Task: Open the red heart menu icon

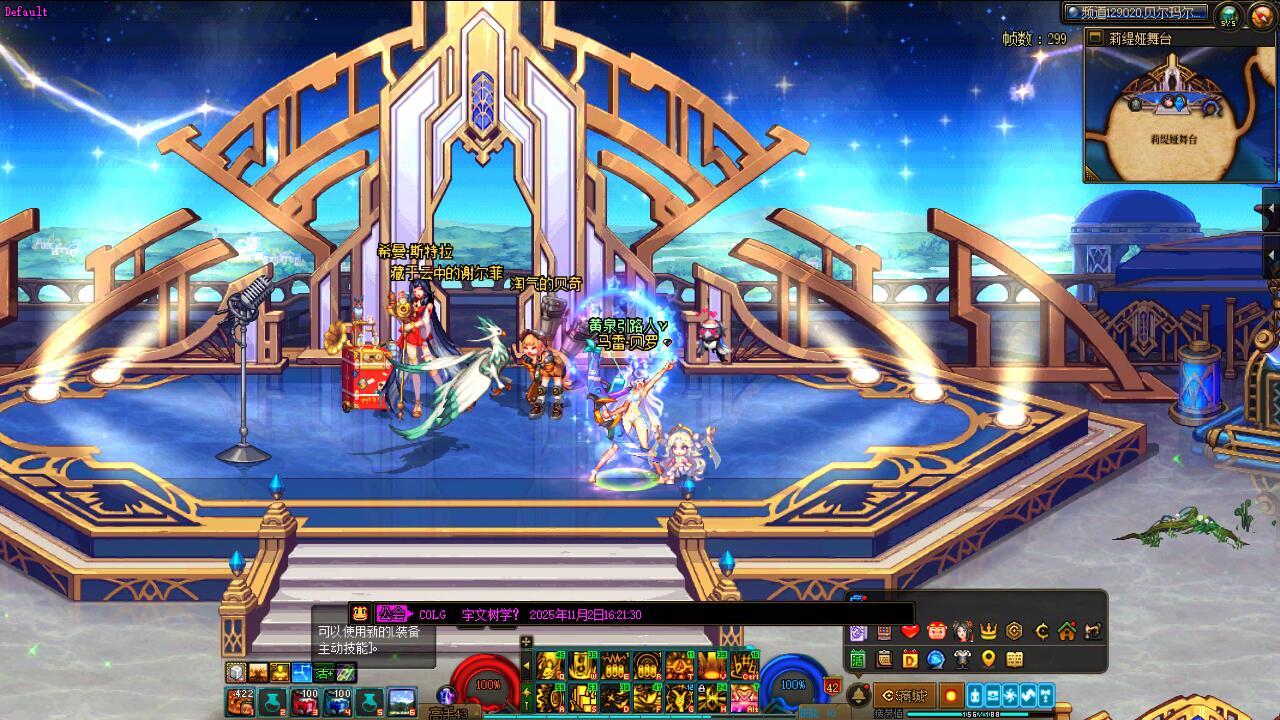Action: click(910, 632)
